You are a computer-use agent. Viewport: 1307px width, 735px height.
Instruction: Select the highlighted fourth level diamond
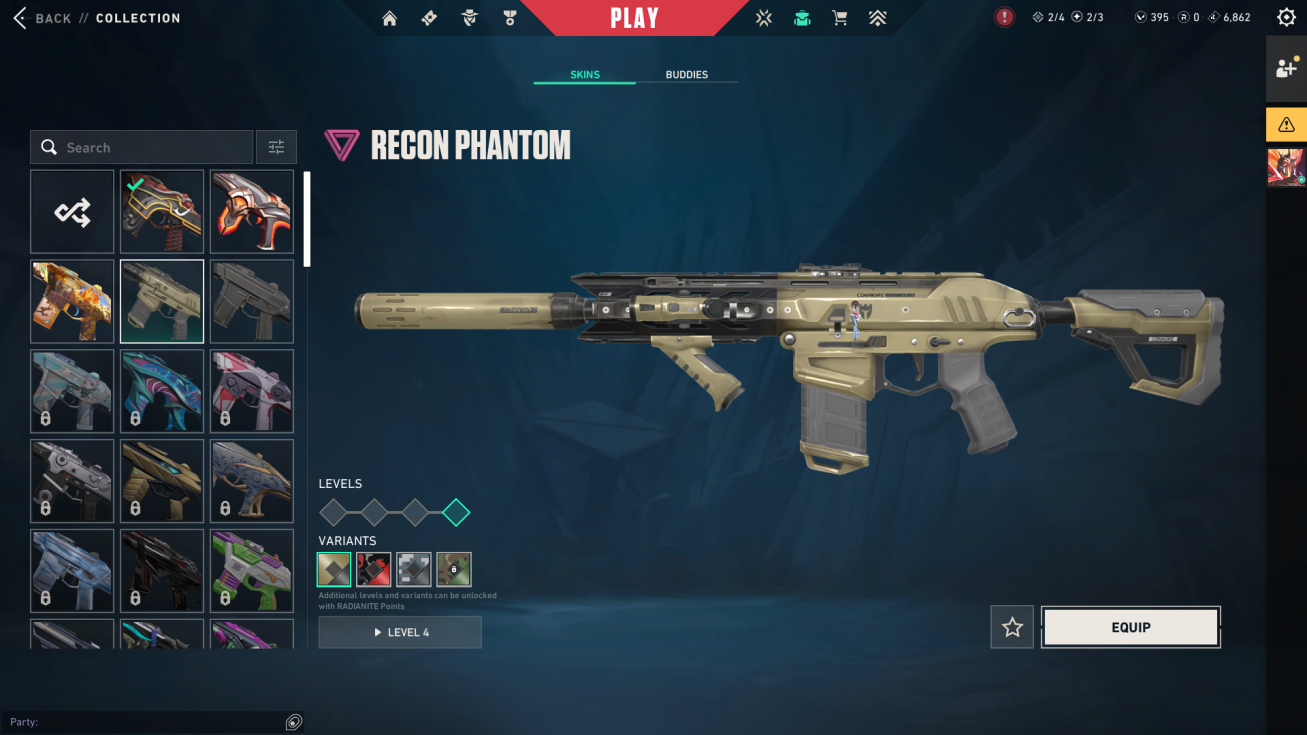[x=456, y=513]
